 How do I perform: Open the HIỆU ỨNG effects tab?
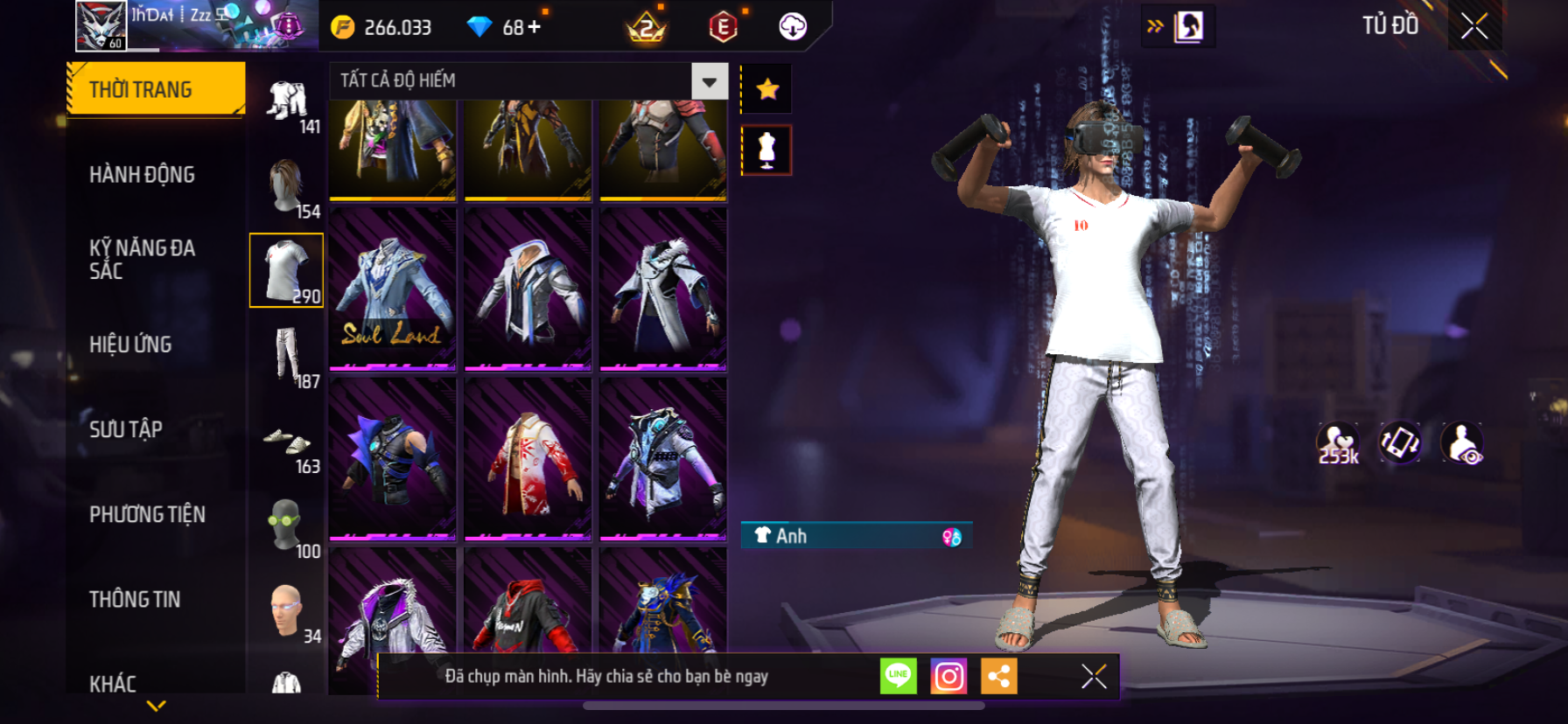pos(130,345)
